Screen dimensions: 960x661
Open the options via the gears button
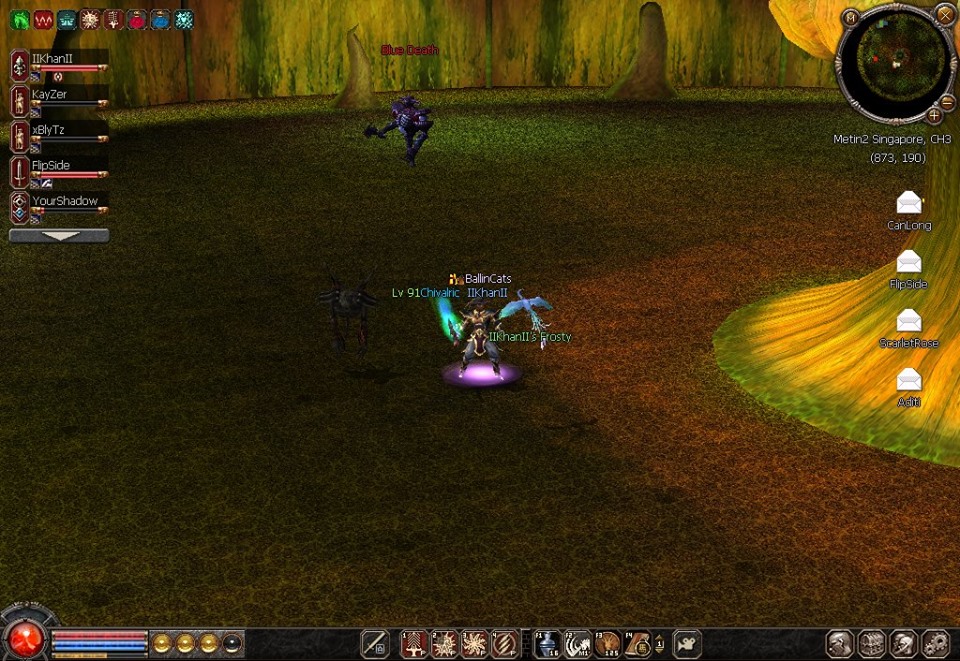pyautogui.click(x=936, y=643)
